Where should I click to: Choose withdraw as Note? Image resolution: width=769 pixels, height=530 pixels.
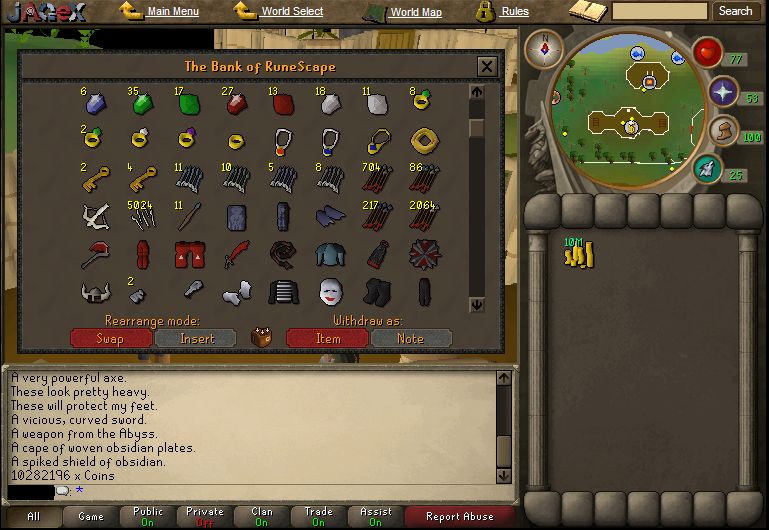410,338
